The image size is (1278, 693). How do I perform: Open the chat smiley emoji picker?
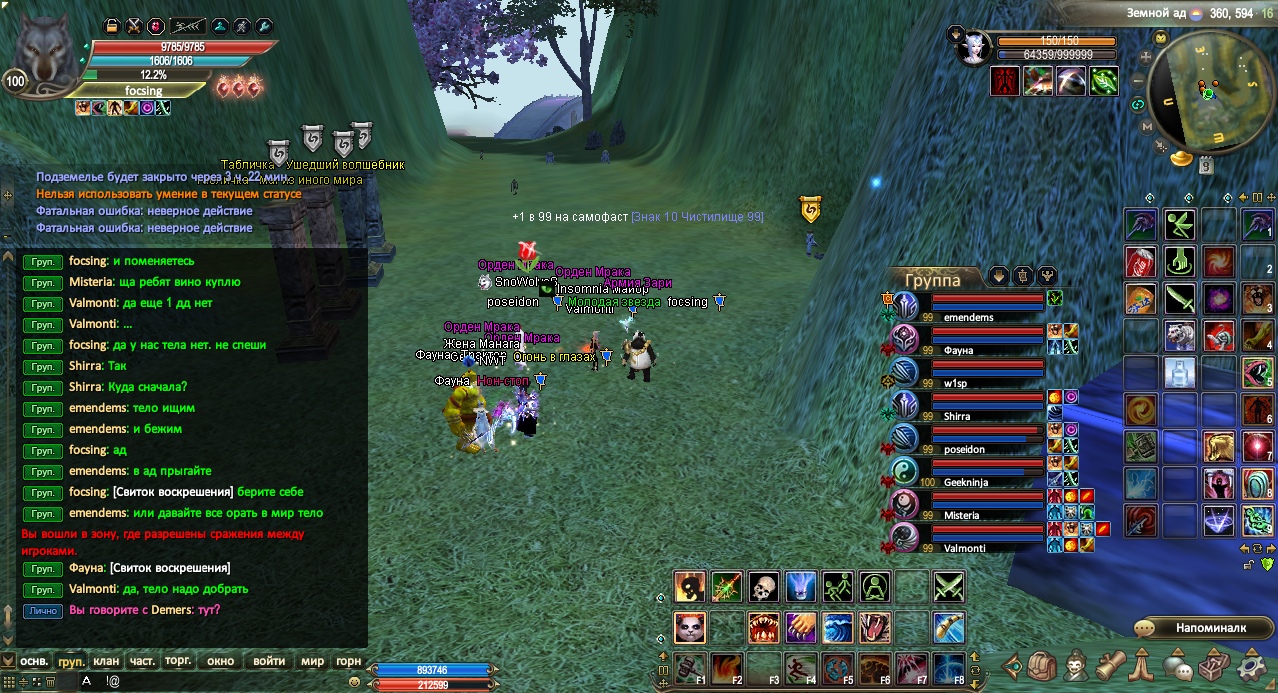click(x=354, y=681)
